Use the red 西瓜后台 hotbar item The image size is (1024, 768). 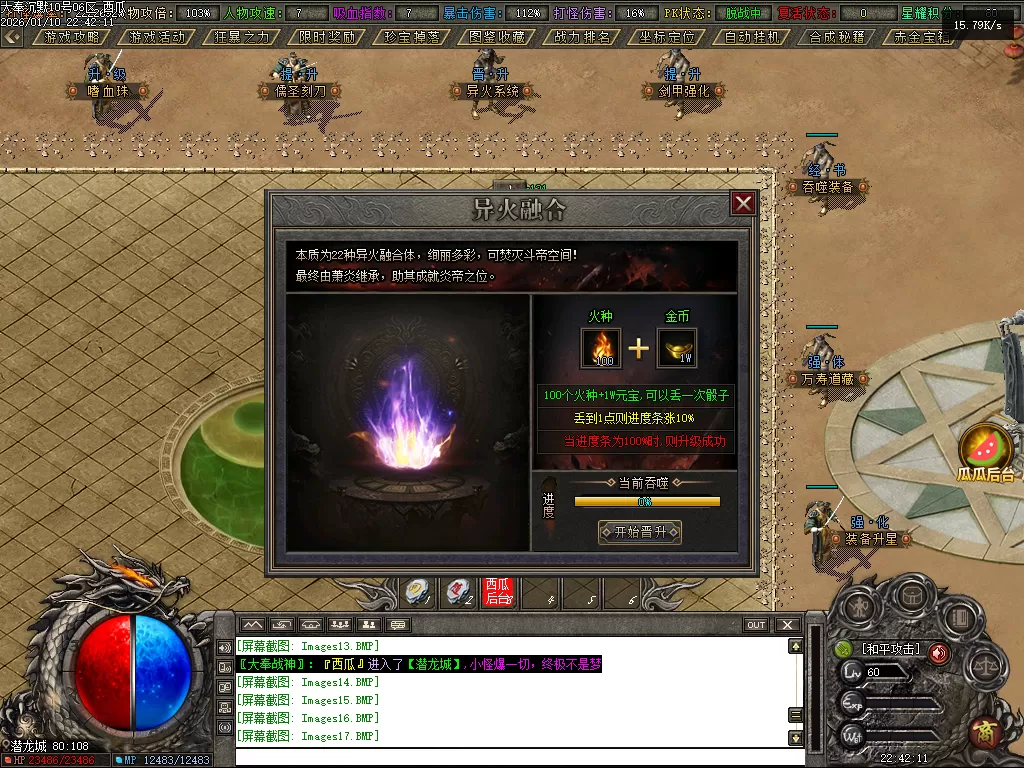[498, 593]
